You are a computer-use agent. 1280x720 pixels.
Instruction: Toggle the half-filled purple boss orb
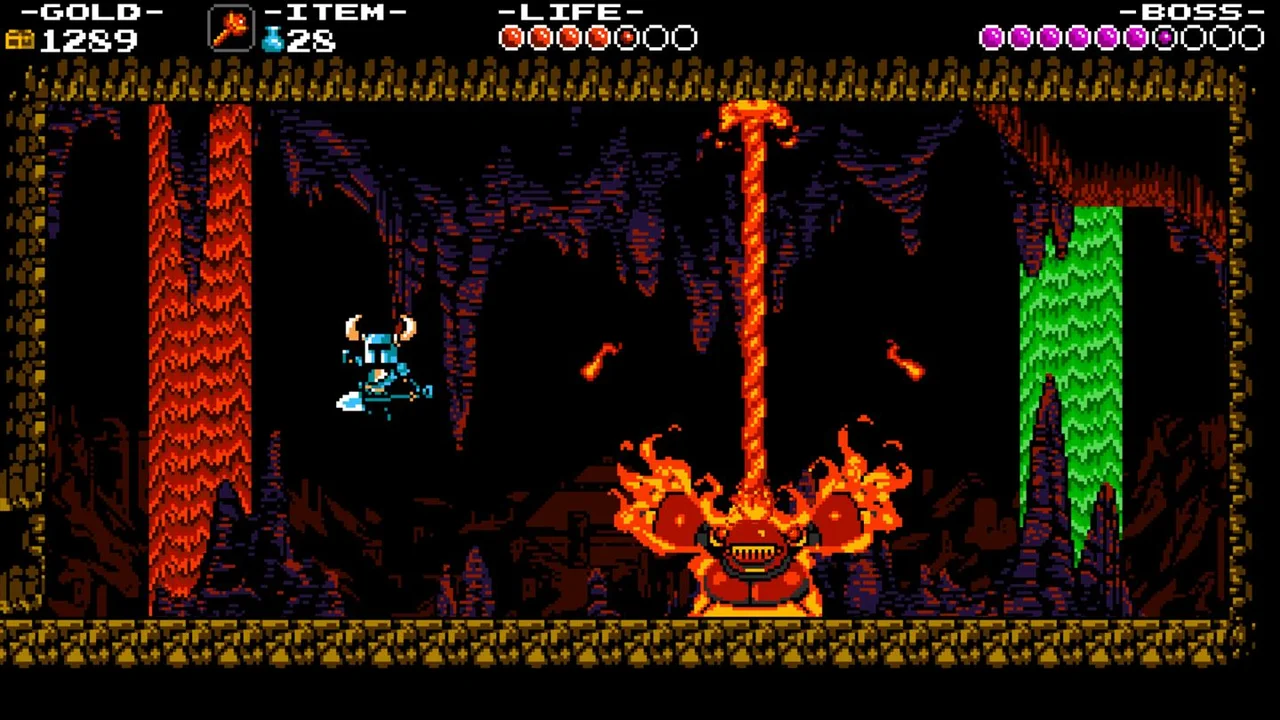tap(1164, 38)
